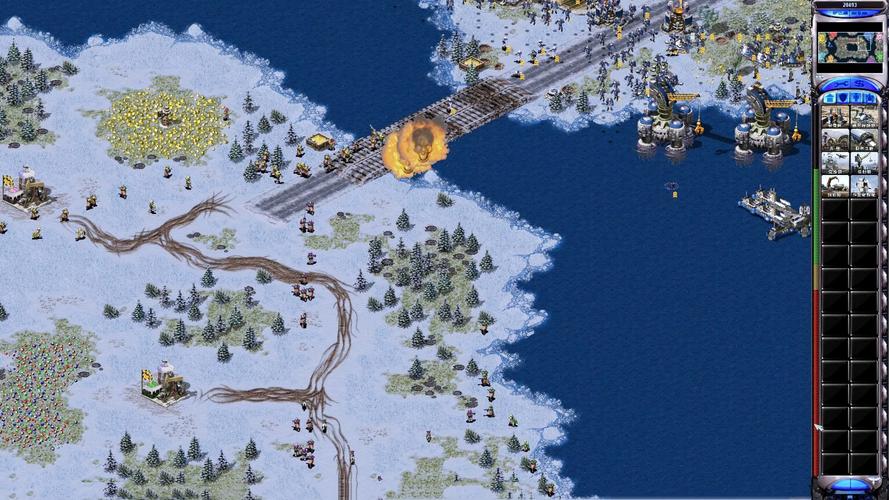Switch to the shield defenses tab

tap(842, 98)
